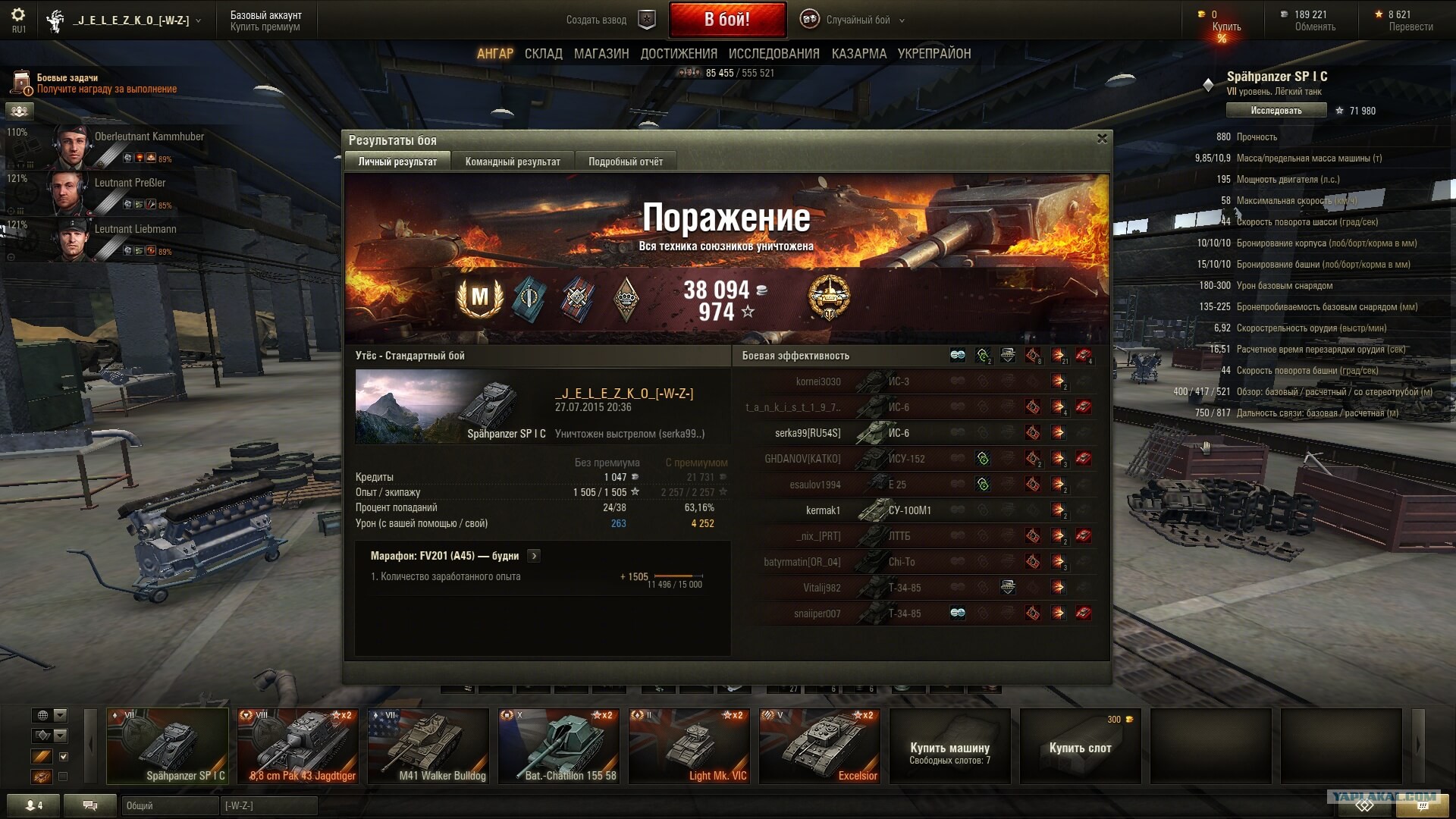
Task: Switch to the Командный результат tab
Action: (513, 162)
